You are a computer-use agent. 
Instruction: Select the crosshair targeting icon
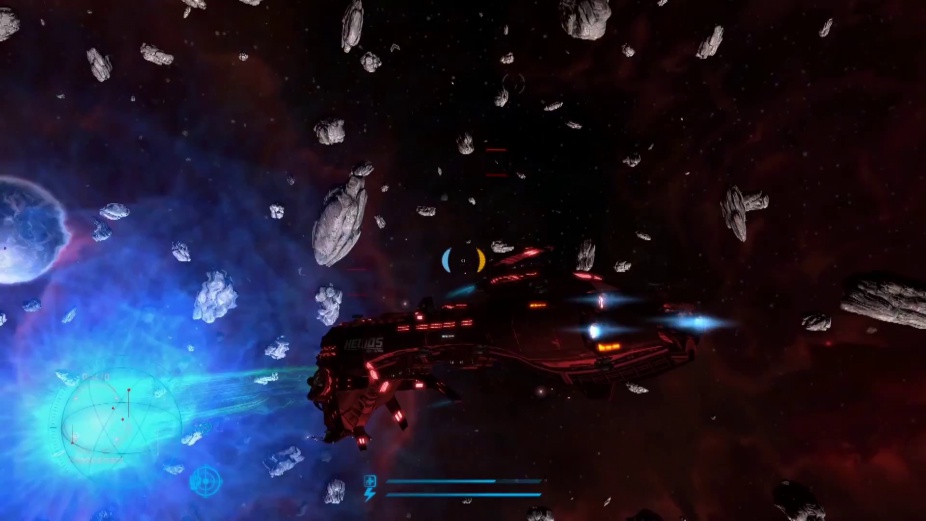pos(205,480)
